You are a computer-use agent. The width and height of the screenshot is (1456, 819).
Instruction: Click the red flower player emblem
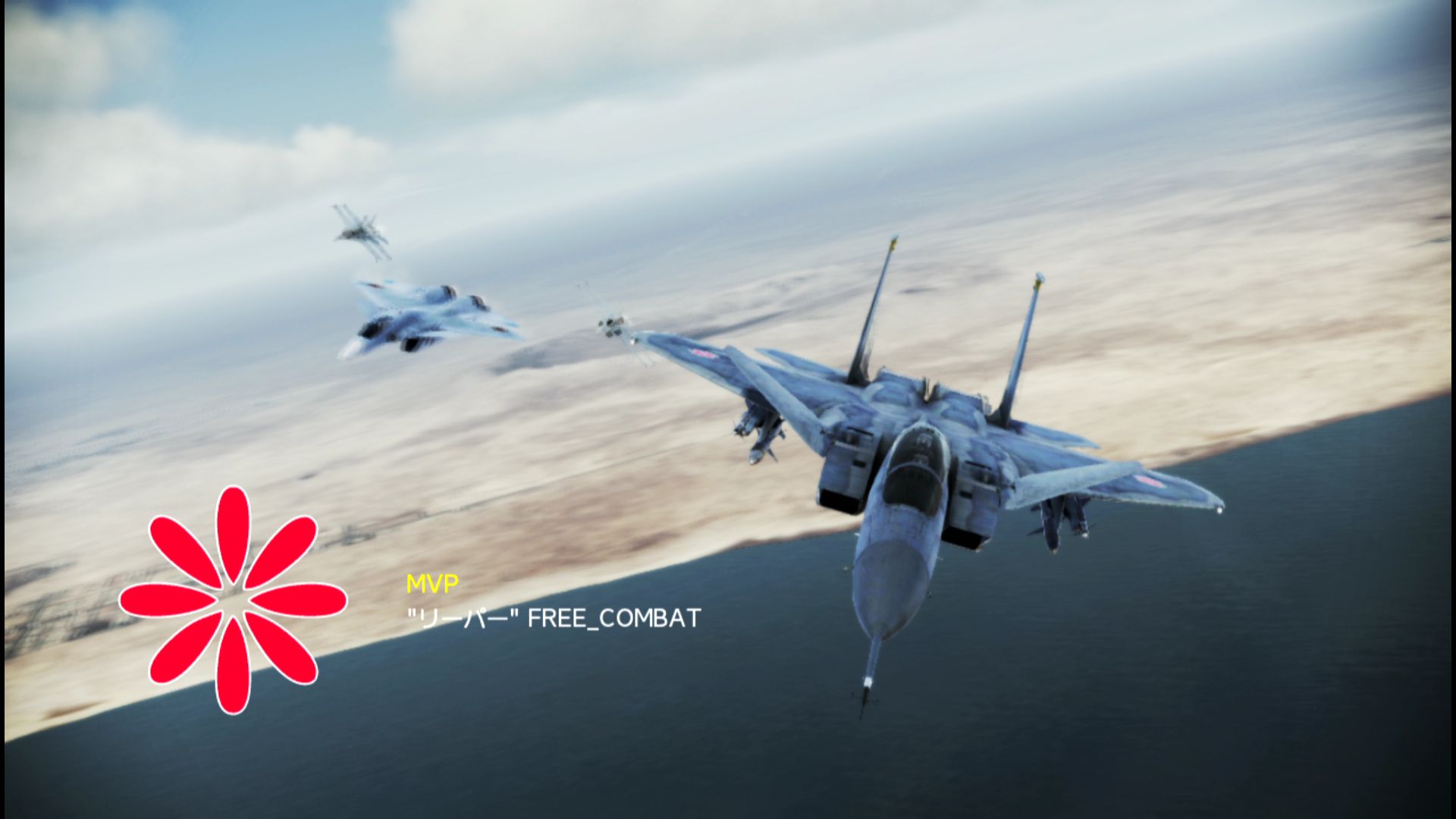233,600
